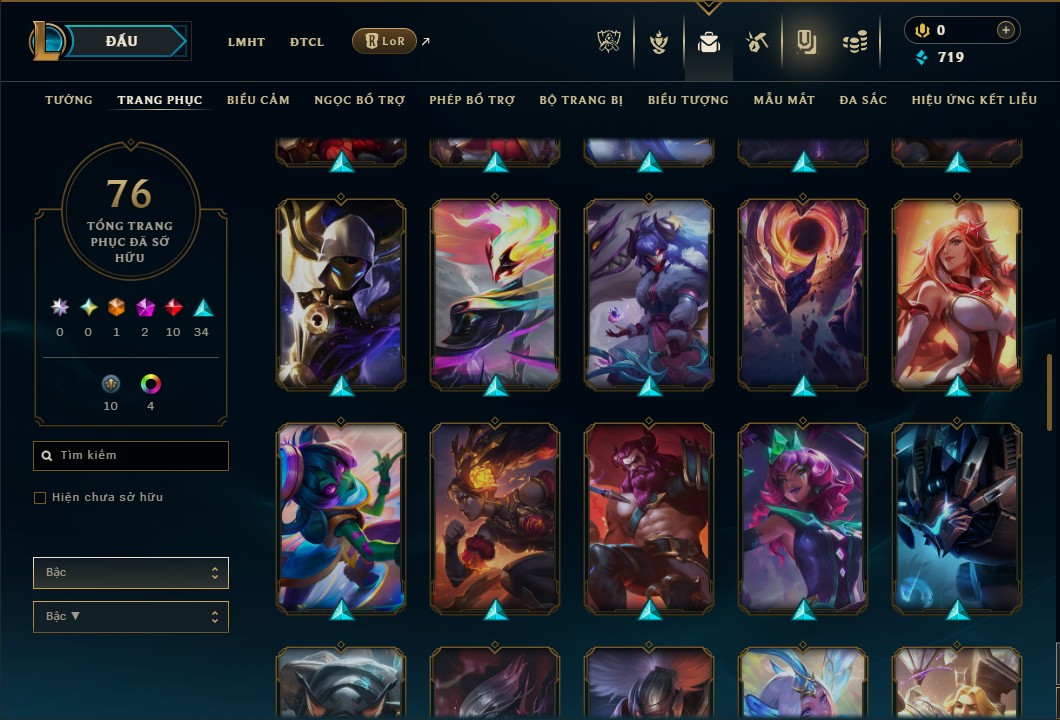Click the ĐẤU play button
Screen dimensions: 1060x720
tap(122, 41)
